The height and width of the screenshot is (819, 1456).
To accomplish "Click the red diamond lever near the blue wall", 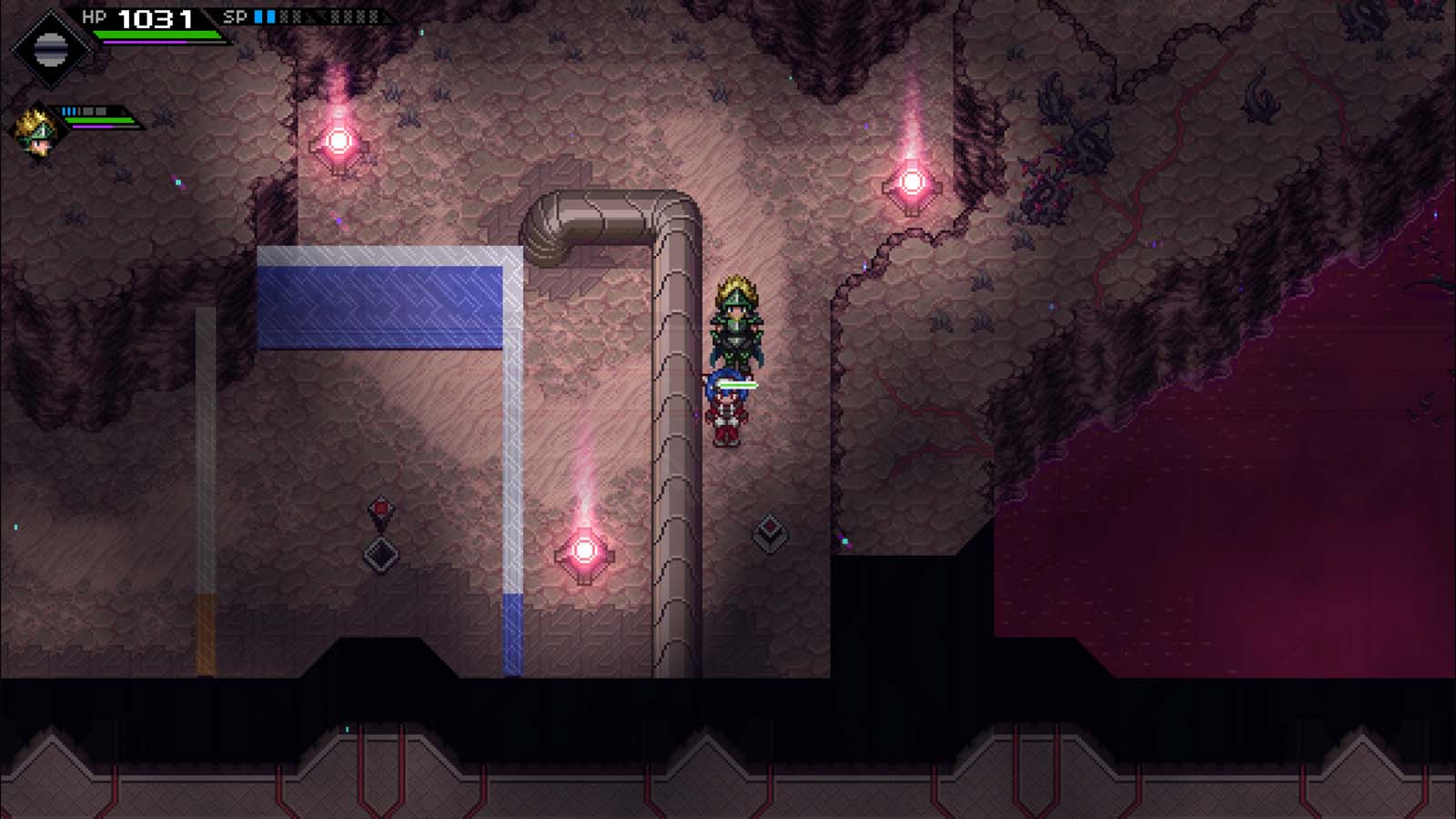I will 380,507.
